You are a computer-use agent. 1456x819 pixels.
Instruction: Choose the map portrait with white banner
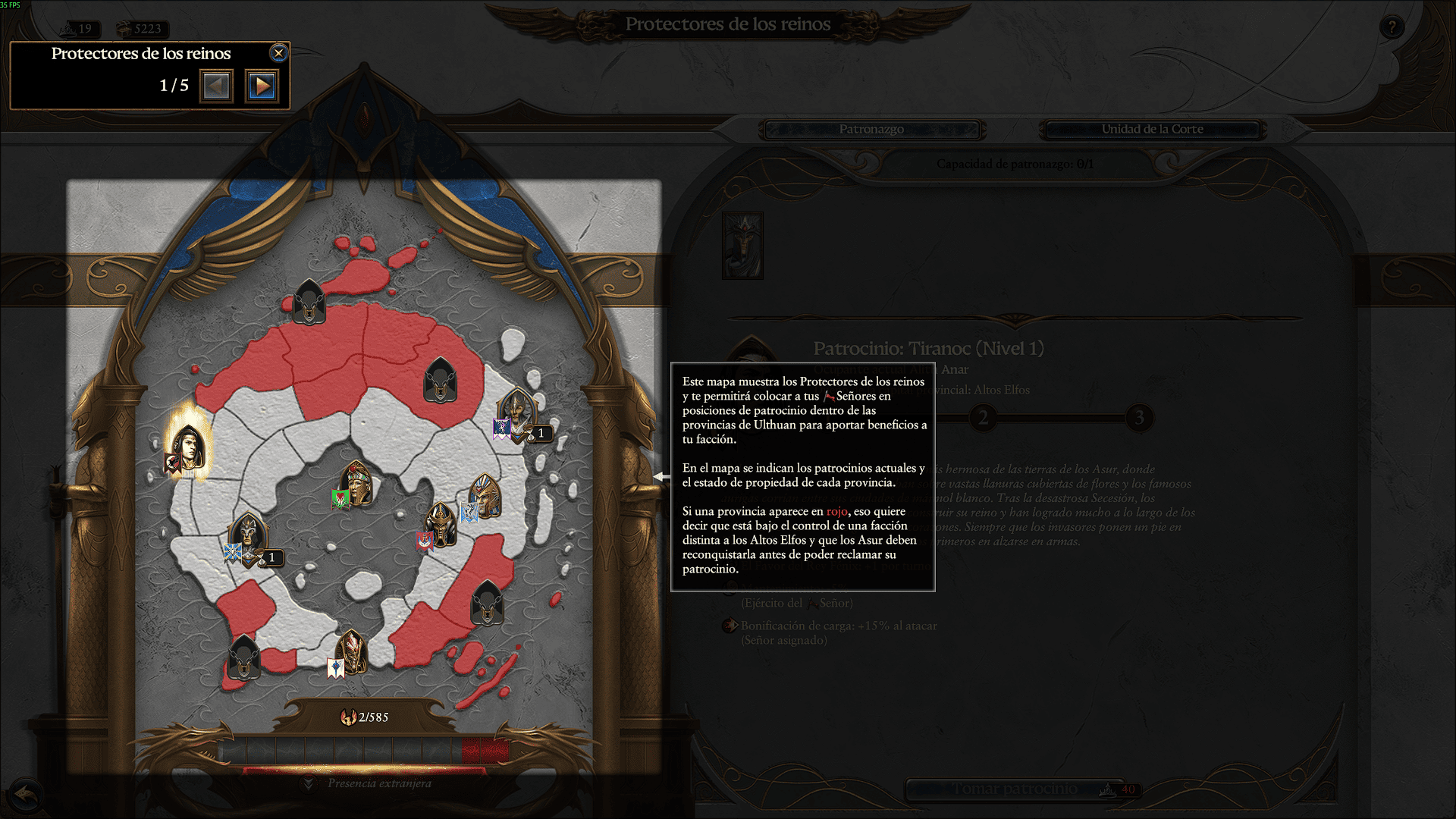click(x=351, y=652)
